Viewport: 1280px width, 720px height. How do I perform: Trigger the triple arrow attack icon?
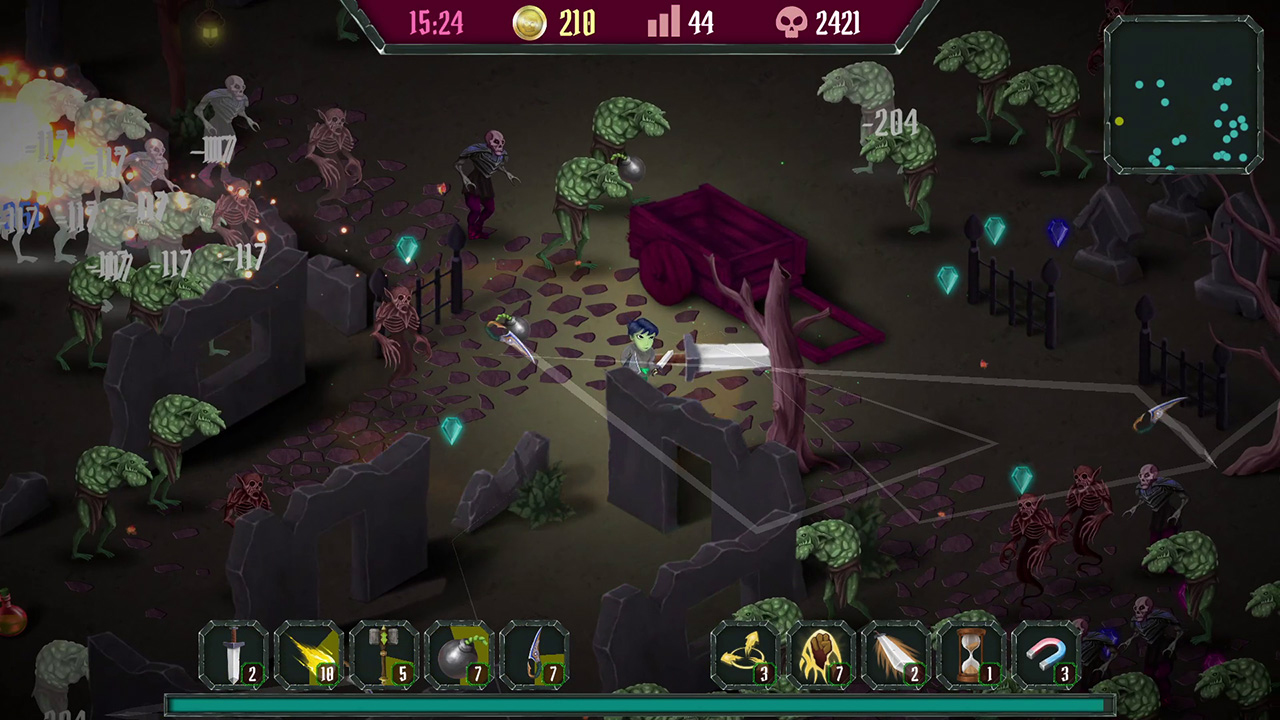[744, 655]
